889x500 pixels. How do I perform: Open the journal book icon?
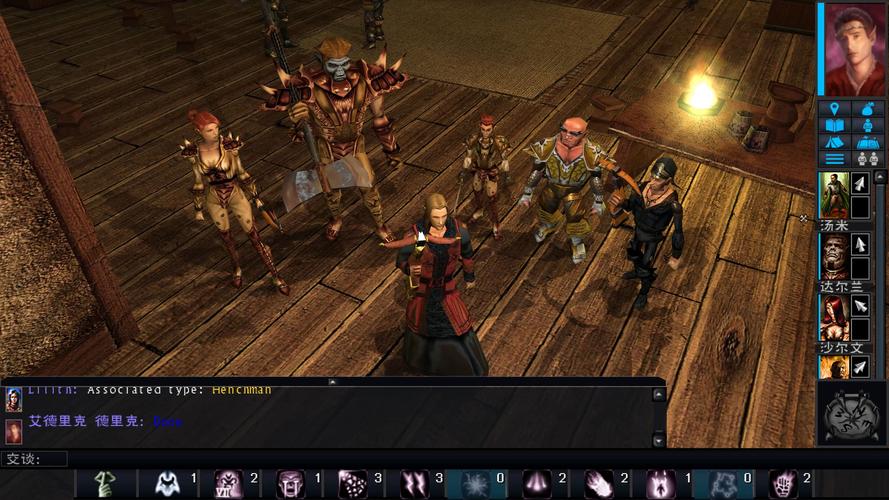tap(834, 126)
